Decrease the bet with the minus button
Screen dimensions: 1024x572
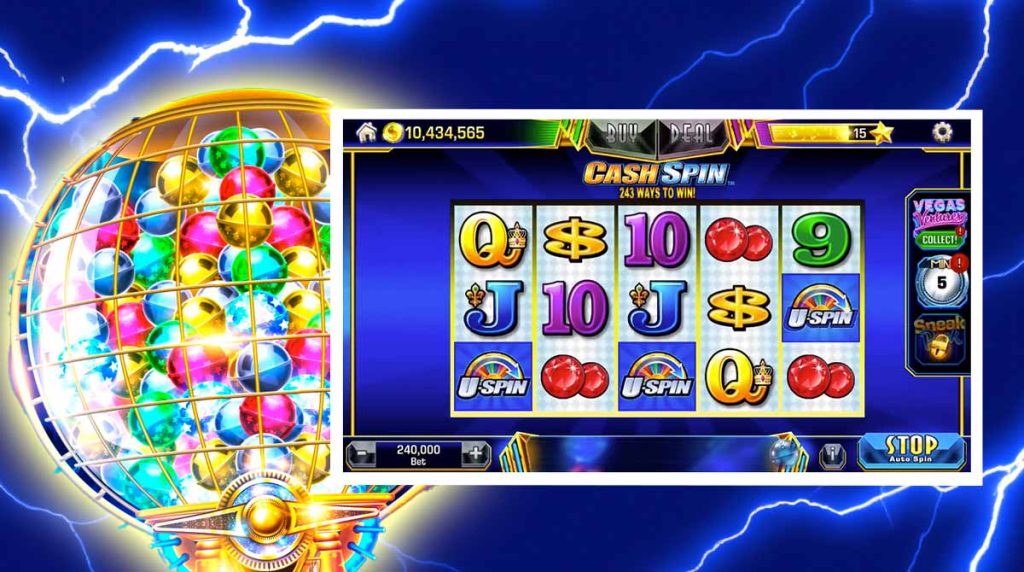click(x=362, y=454)
